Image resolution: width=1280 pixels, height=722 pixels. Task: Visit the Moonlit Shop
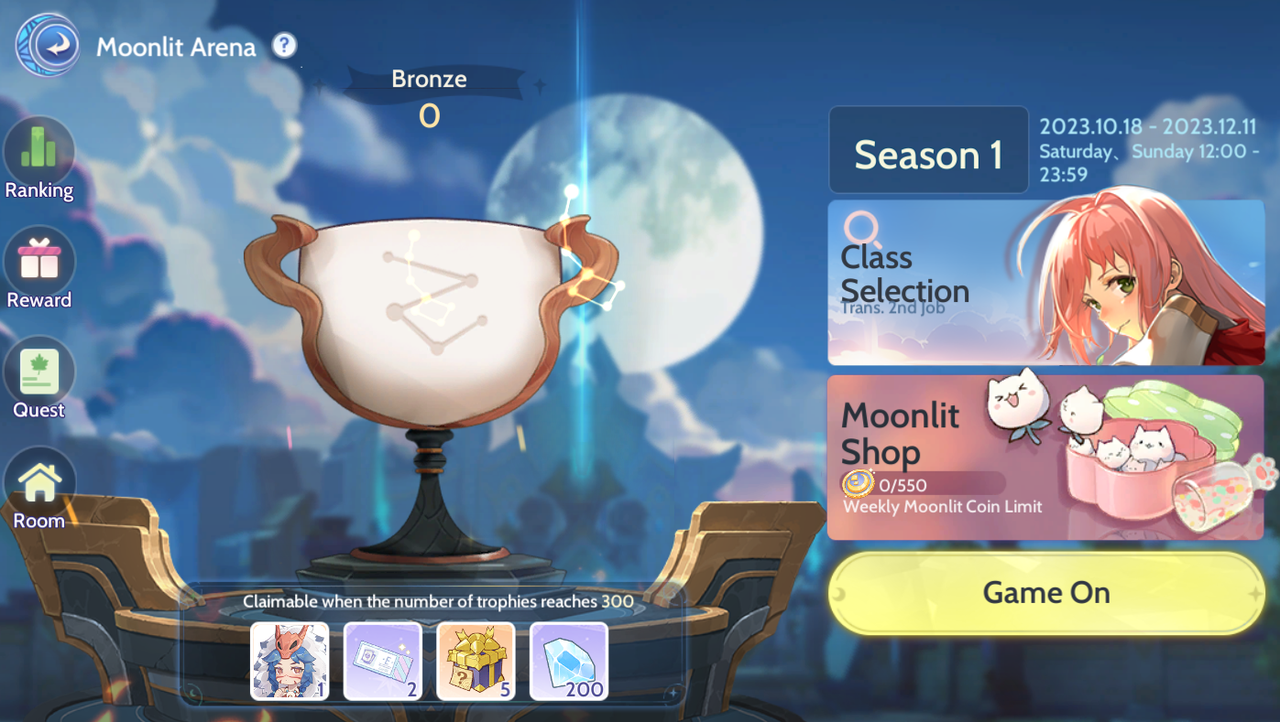coord(1046,457)
